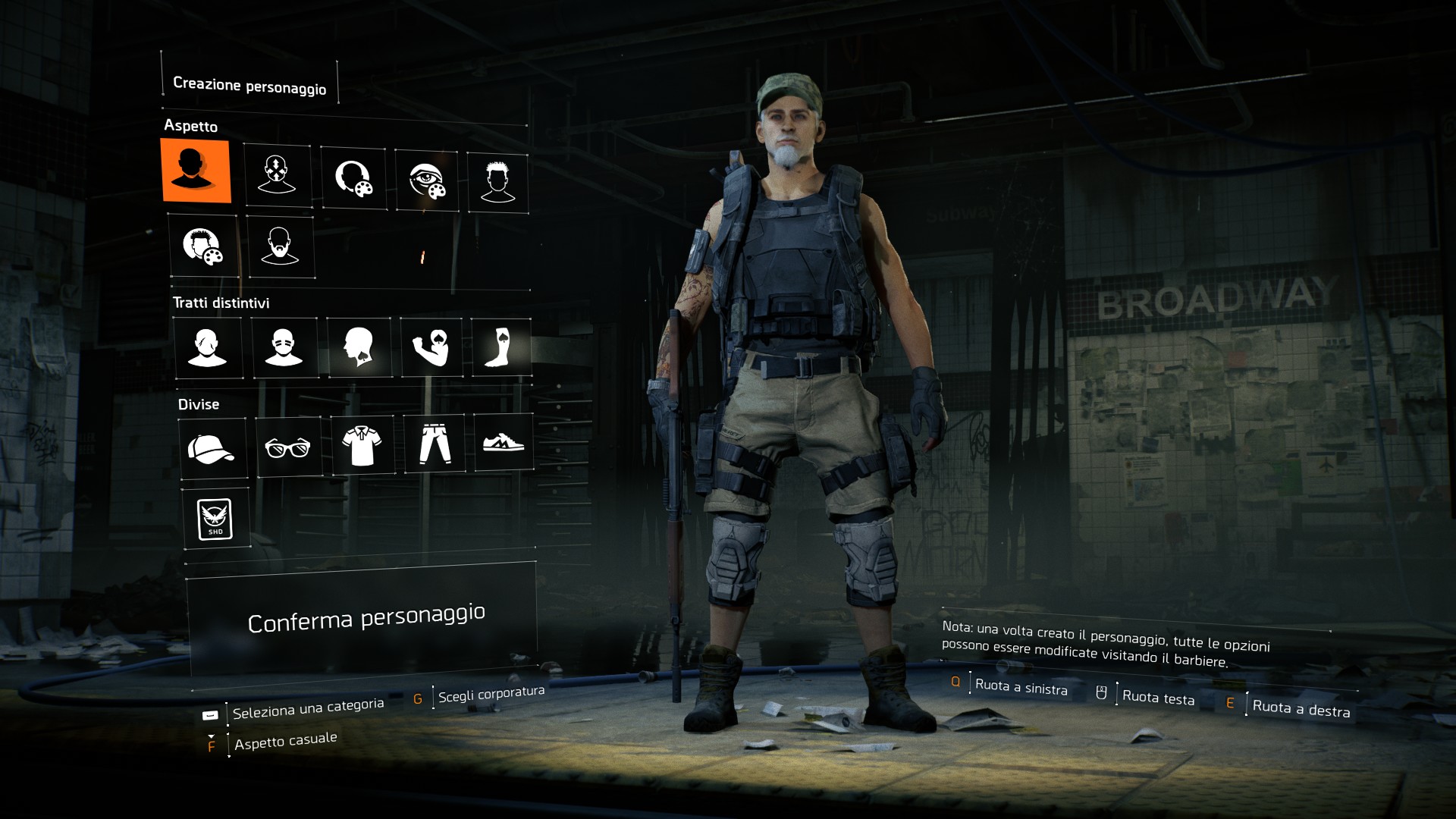Select the glasses category icon
1456x819 pixels.
288,447
